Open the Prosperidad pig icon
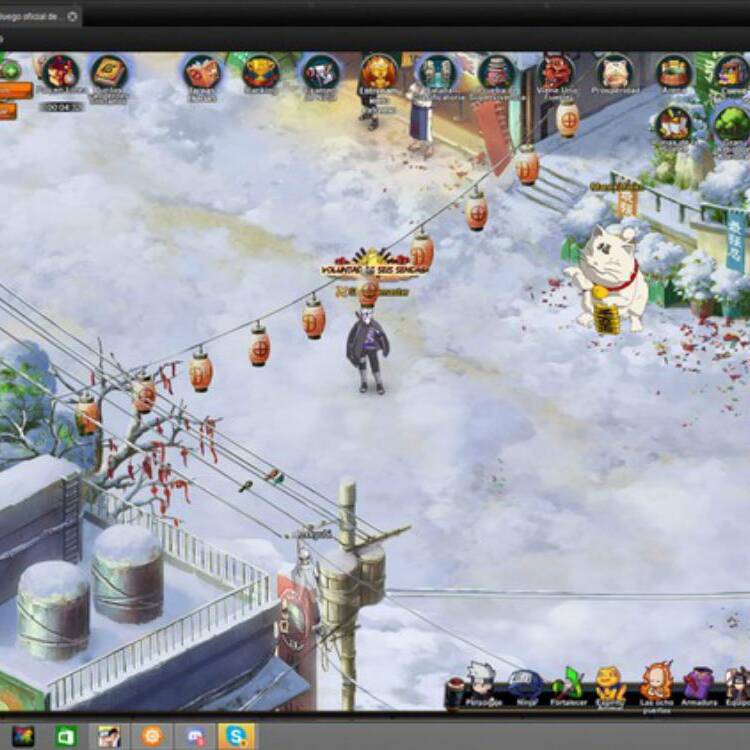 (x=615, y=72)
